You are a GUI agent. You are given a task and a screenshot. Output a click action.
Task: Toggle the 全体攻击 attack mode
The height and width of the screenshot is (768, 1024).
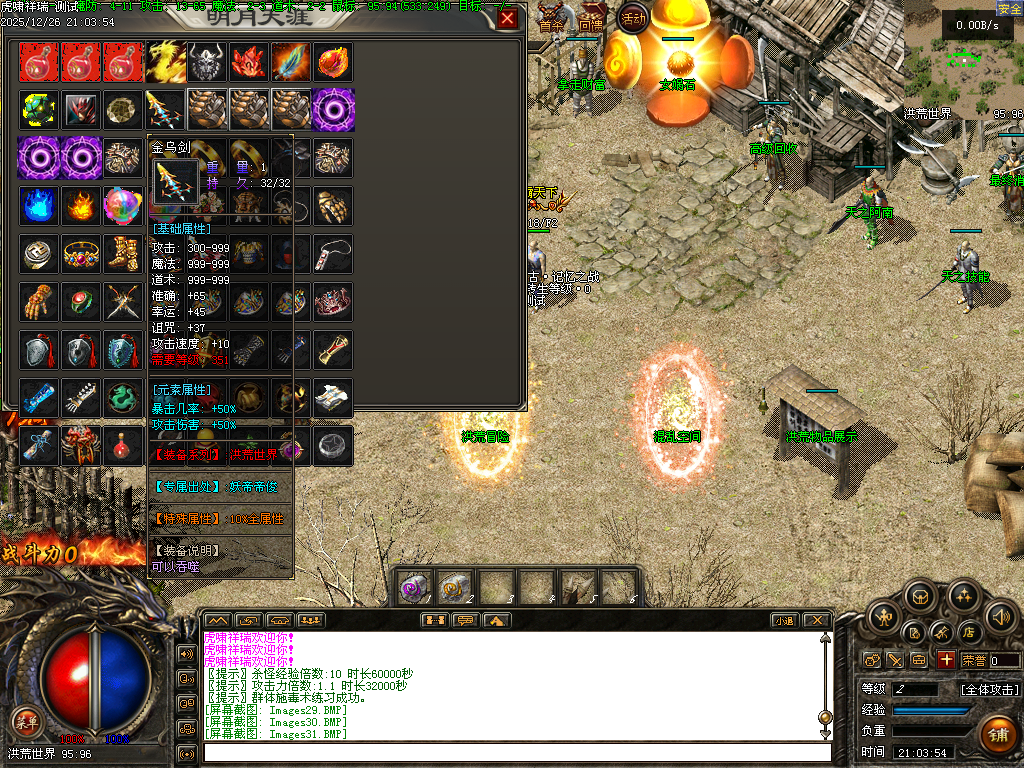pyautogui.click(x=990, y=689)
